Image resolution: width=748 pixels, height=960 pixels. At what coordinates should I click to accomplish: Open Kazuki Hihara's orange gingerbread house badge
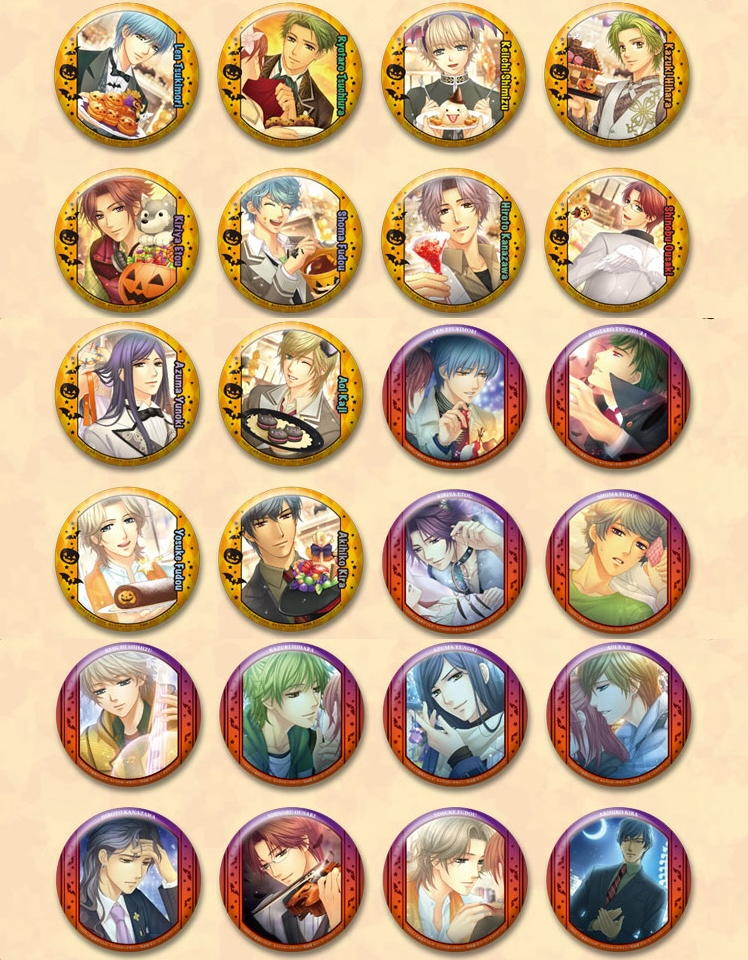point(617,75)
